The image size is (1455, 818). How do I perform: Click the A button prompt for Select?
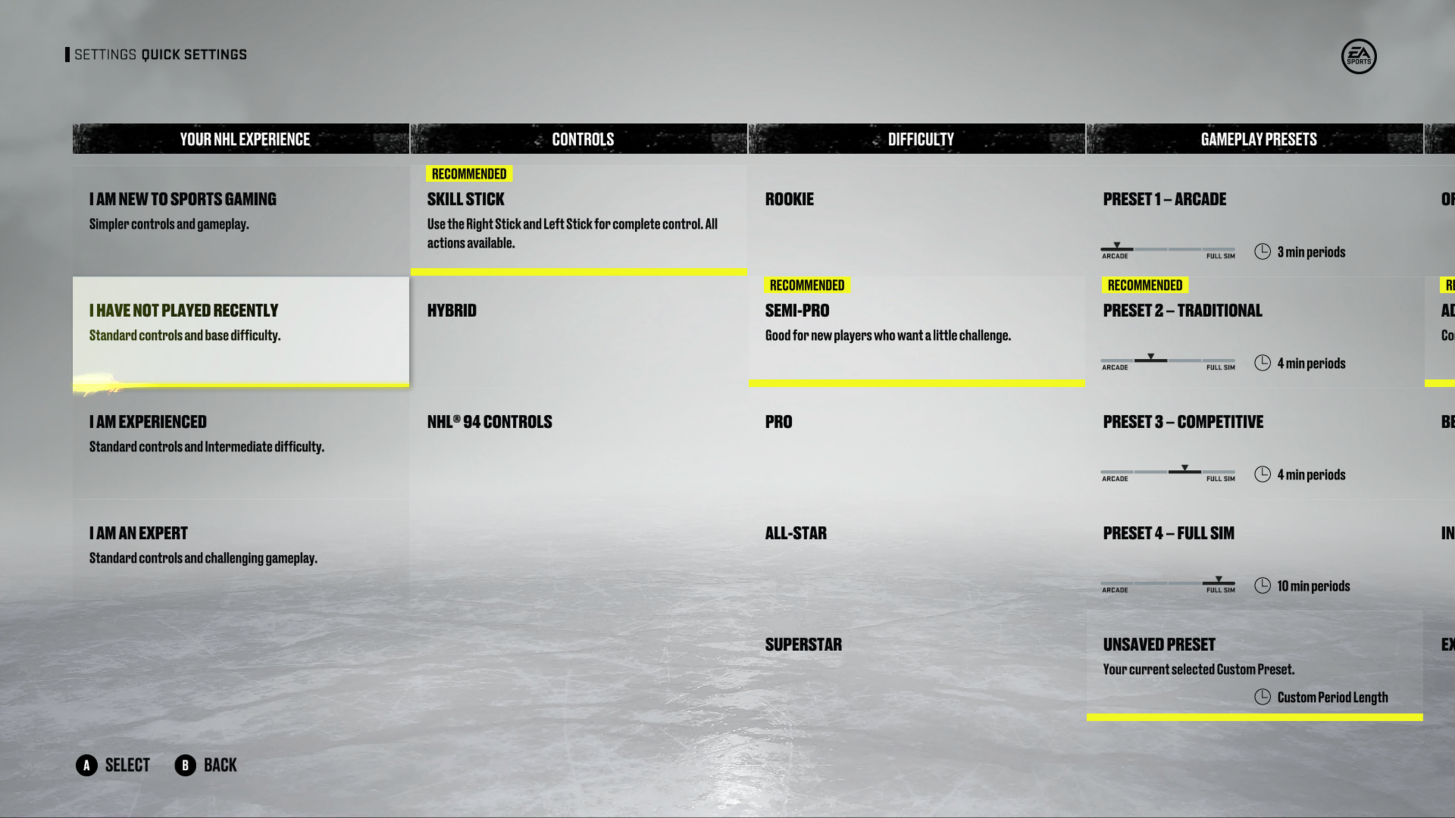[x=88, y=765]
